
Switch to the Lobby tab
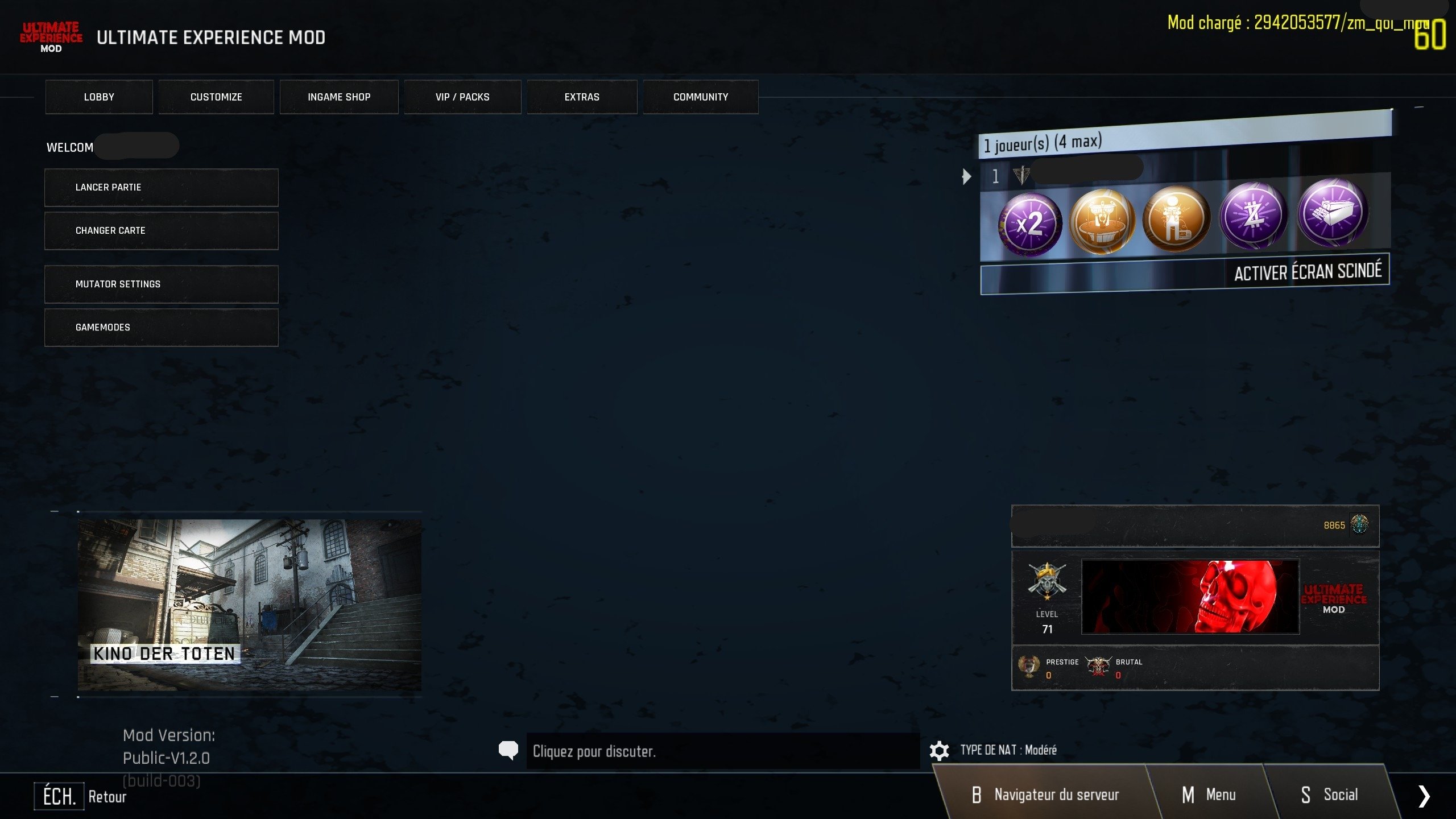(x=99, y=97)
